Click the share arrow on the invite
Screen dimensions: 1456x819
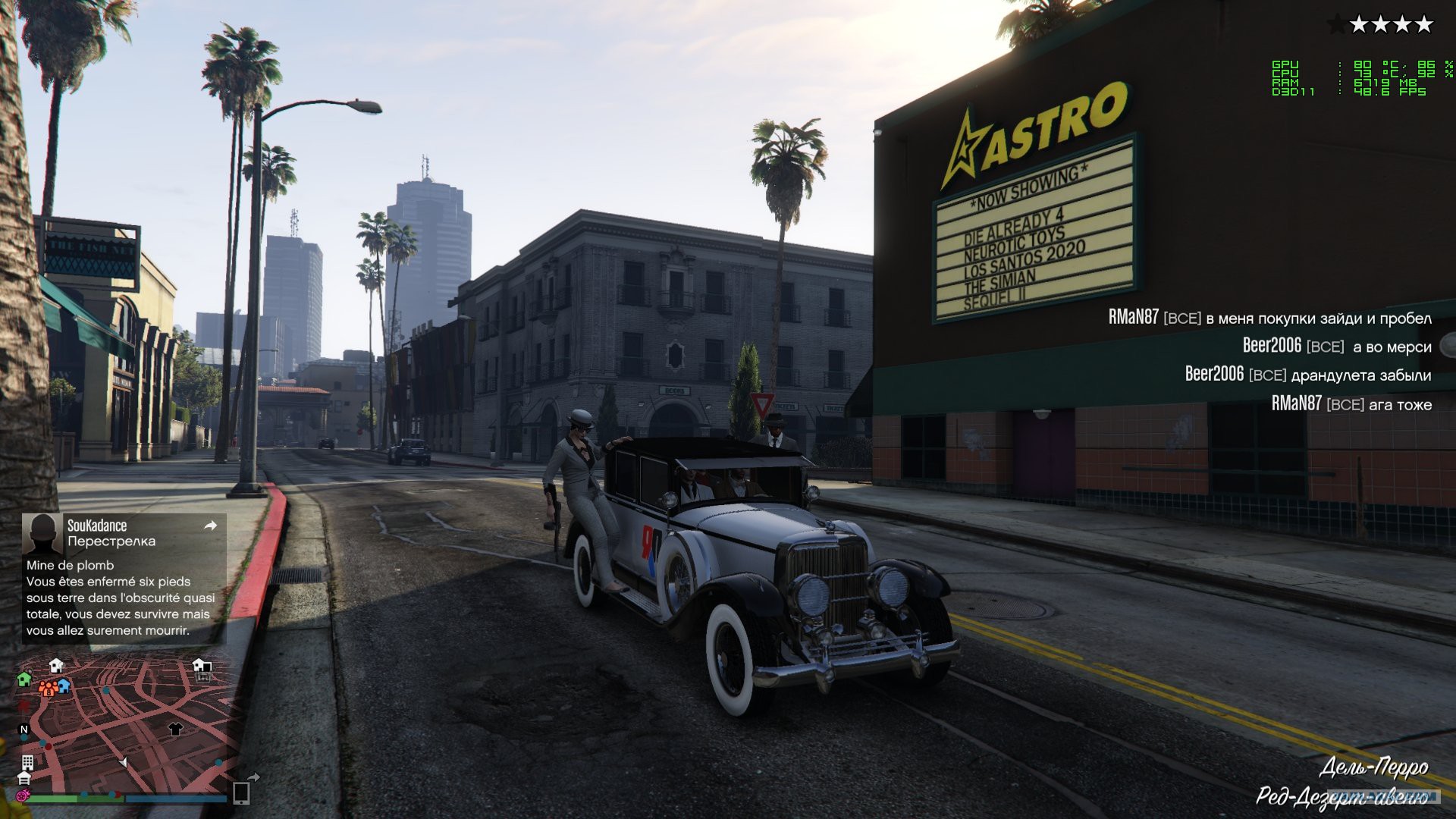click(x=211, y=526)
